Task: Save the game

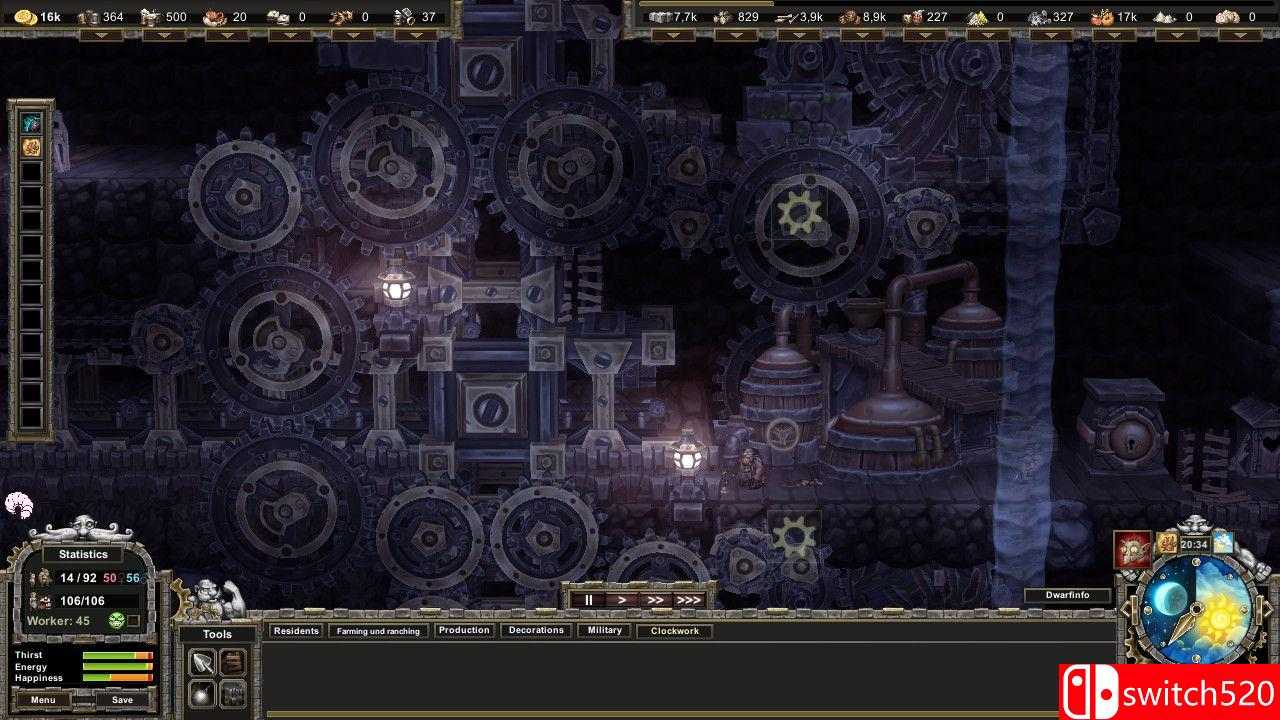Action: click(122, 699)
